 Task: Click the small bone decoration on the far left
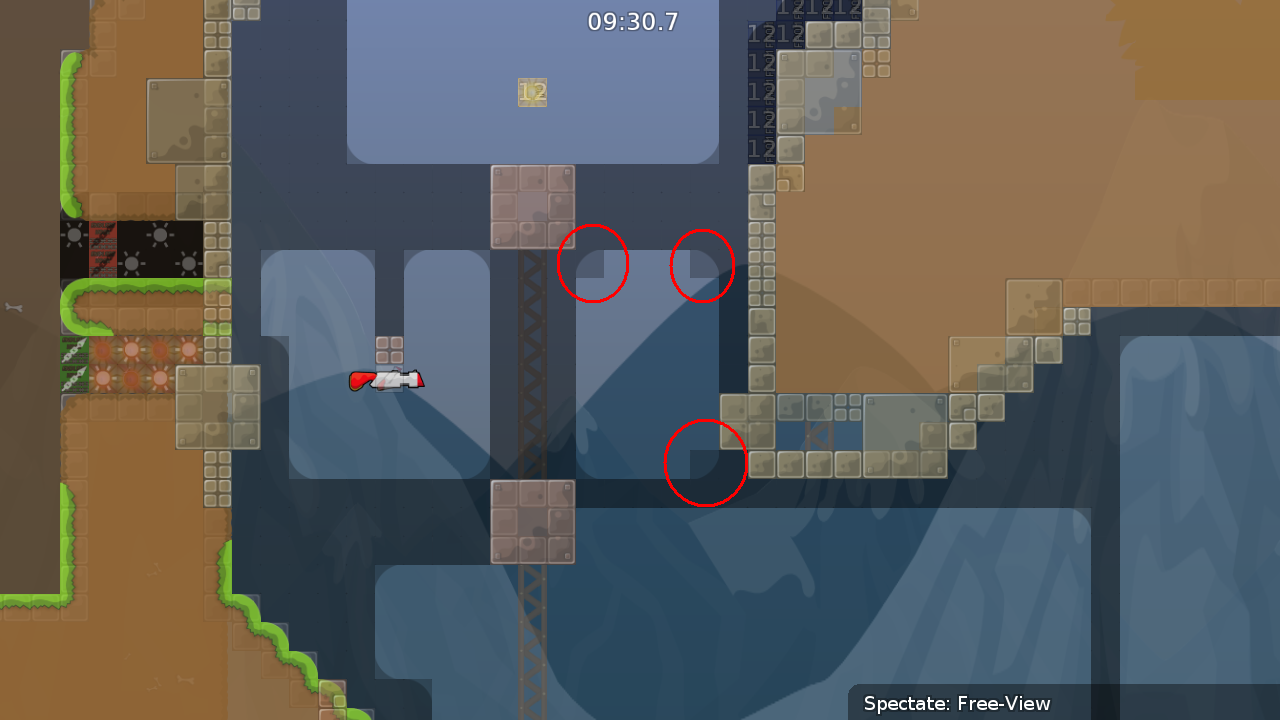coord(14,306)
